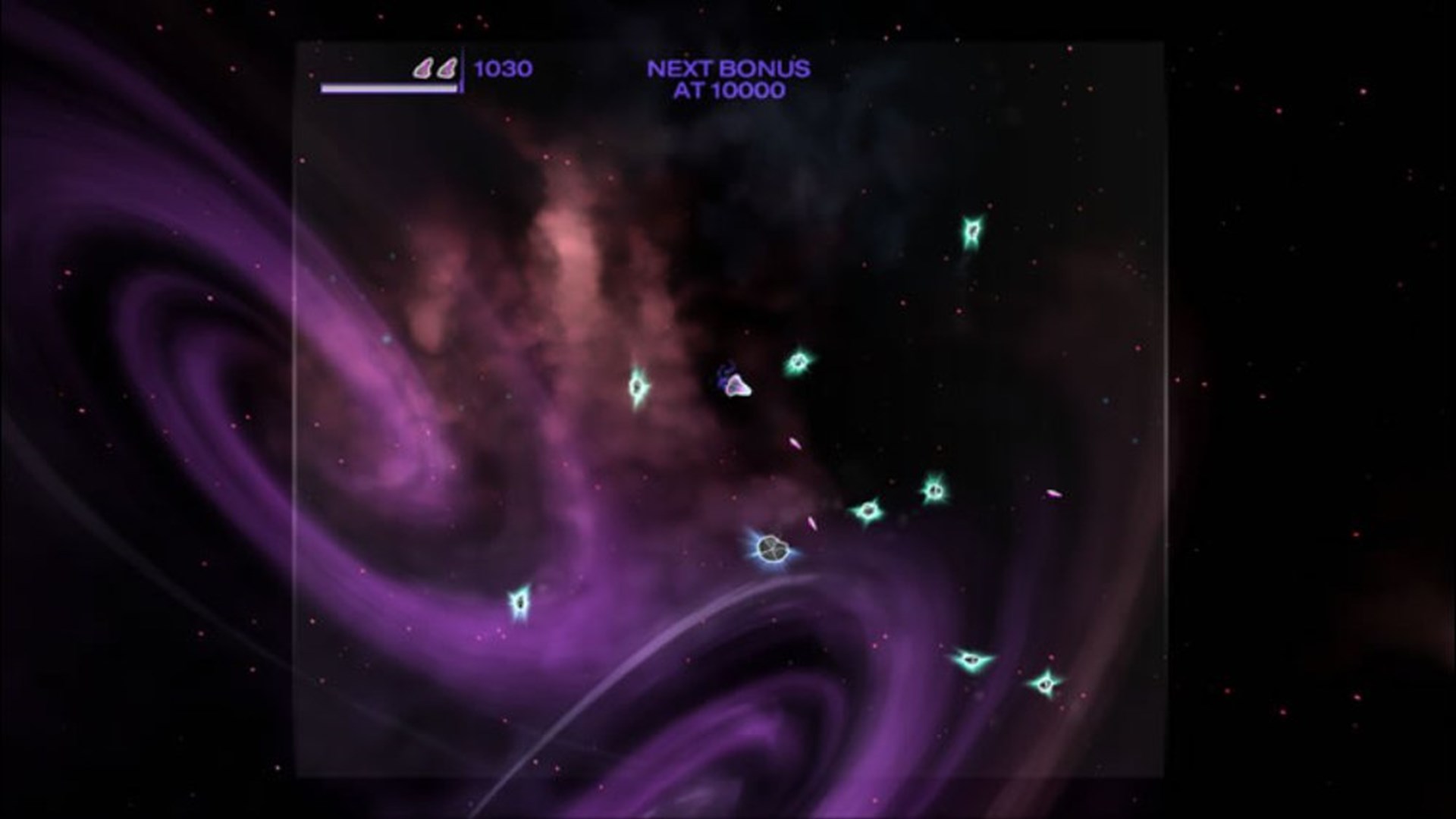Image resolution: width=1456 pixels, height=819 pixels.
Task: Click the green enemy left of the ship
Action: pyautogui.click(x=638, y=387)
